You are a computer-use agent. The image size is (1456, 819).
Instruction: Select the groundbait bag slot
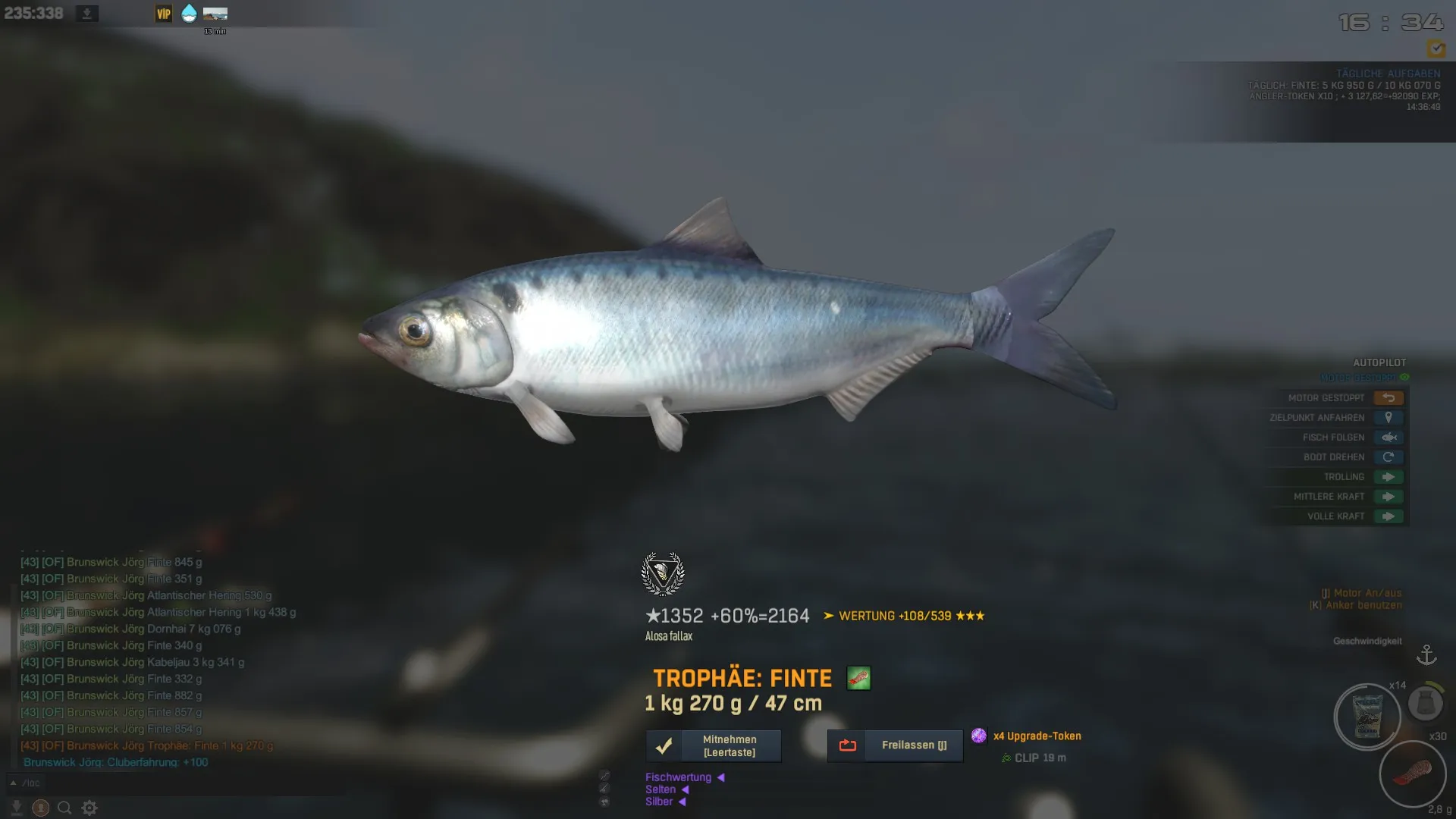coord(1367,717)
